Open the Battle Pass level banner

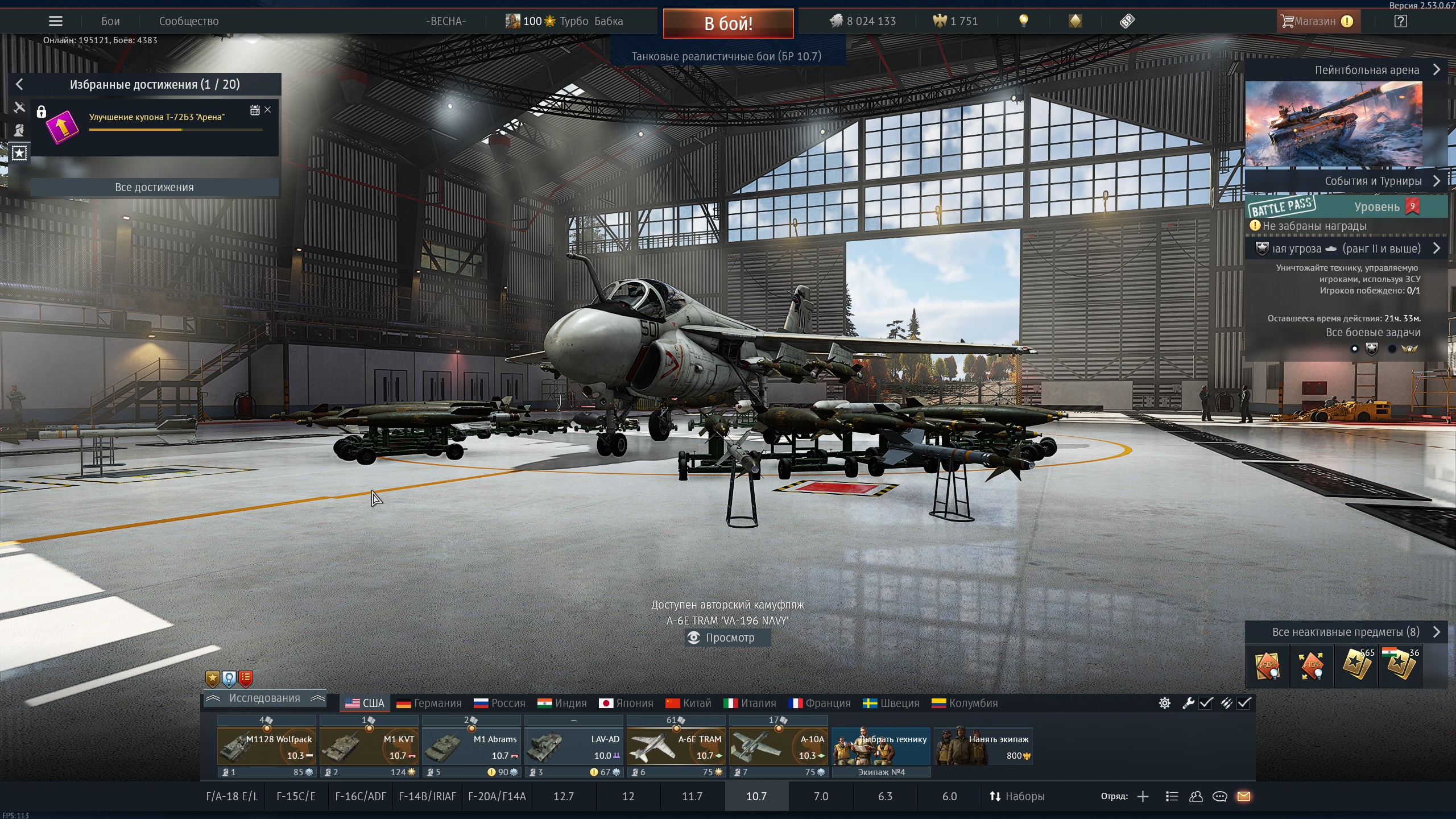point(1346,206)
